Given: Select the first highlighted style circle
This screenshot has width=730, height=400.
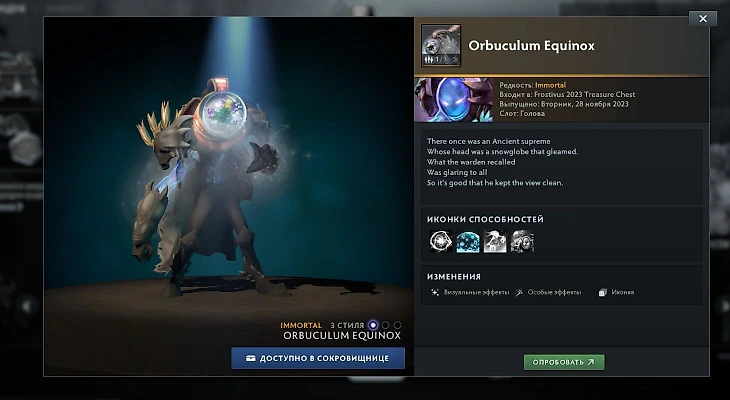Looking at the screenshot, I should pyautogui.click(x=373, y=325).
